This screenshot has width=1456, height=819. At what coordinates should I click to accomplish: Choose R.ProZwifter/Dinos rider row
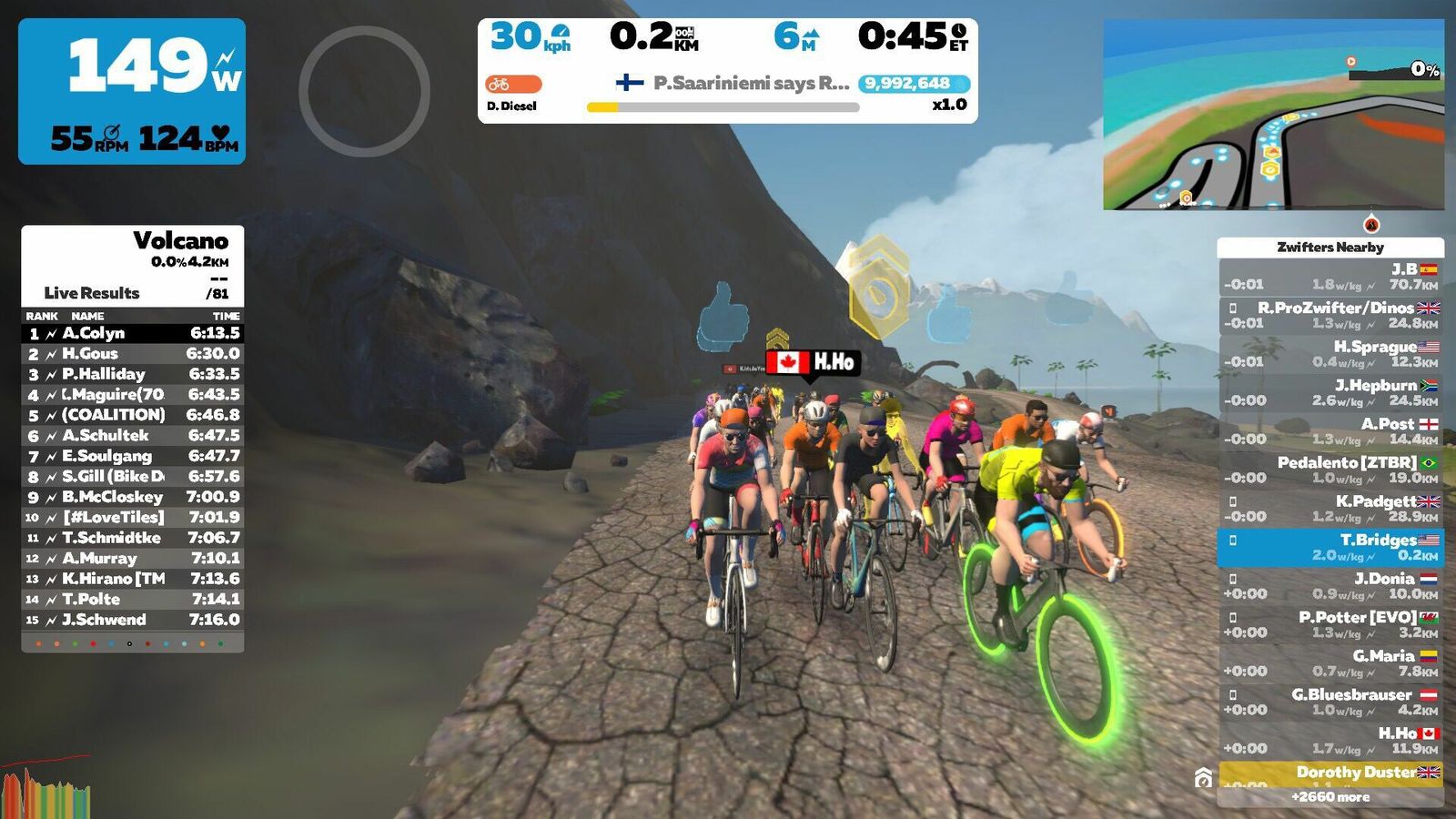pyautogui.click(x=1330, y=315)
